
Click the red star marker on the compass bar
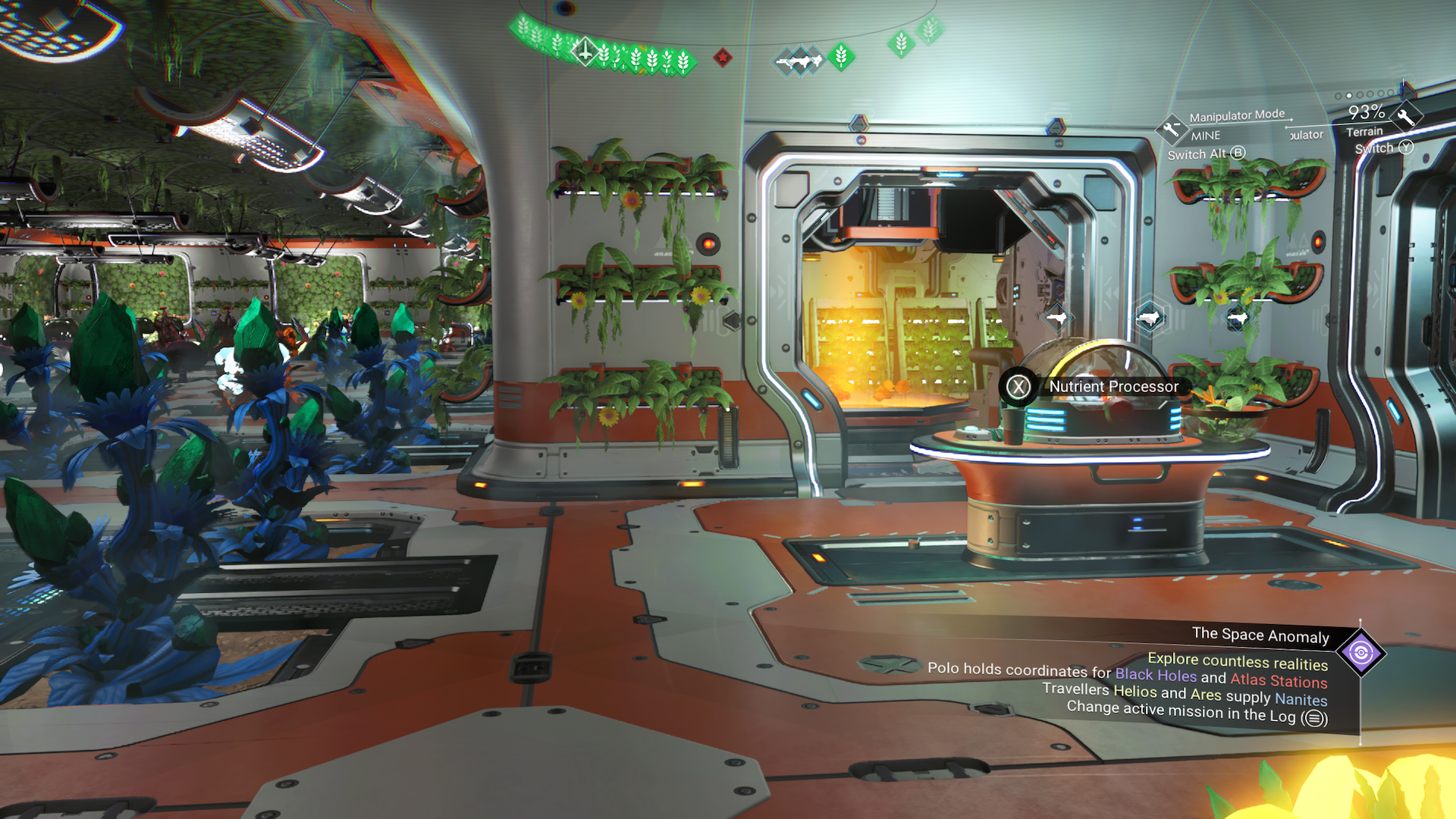[724, 58]
